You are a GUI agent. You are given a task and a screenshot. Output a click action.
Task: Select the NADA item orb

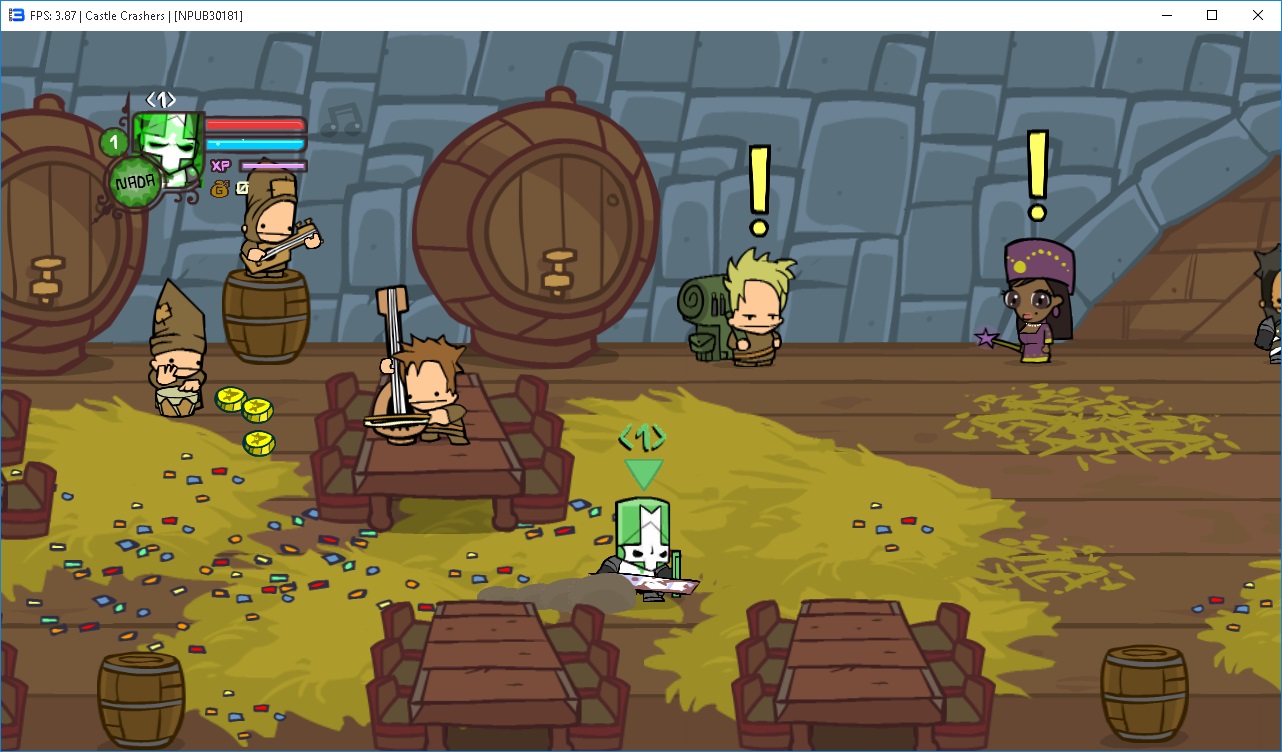coord(135,183)
